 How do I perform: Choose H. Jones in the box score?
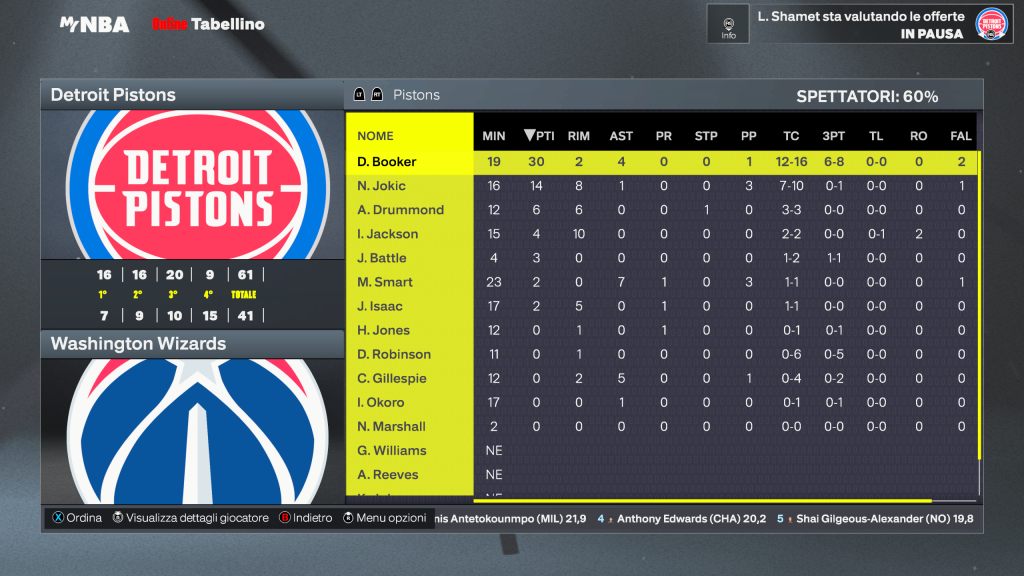pyautogui.click(x=384, y=330)
